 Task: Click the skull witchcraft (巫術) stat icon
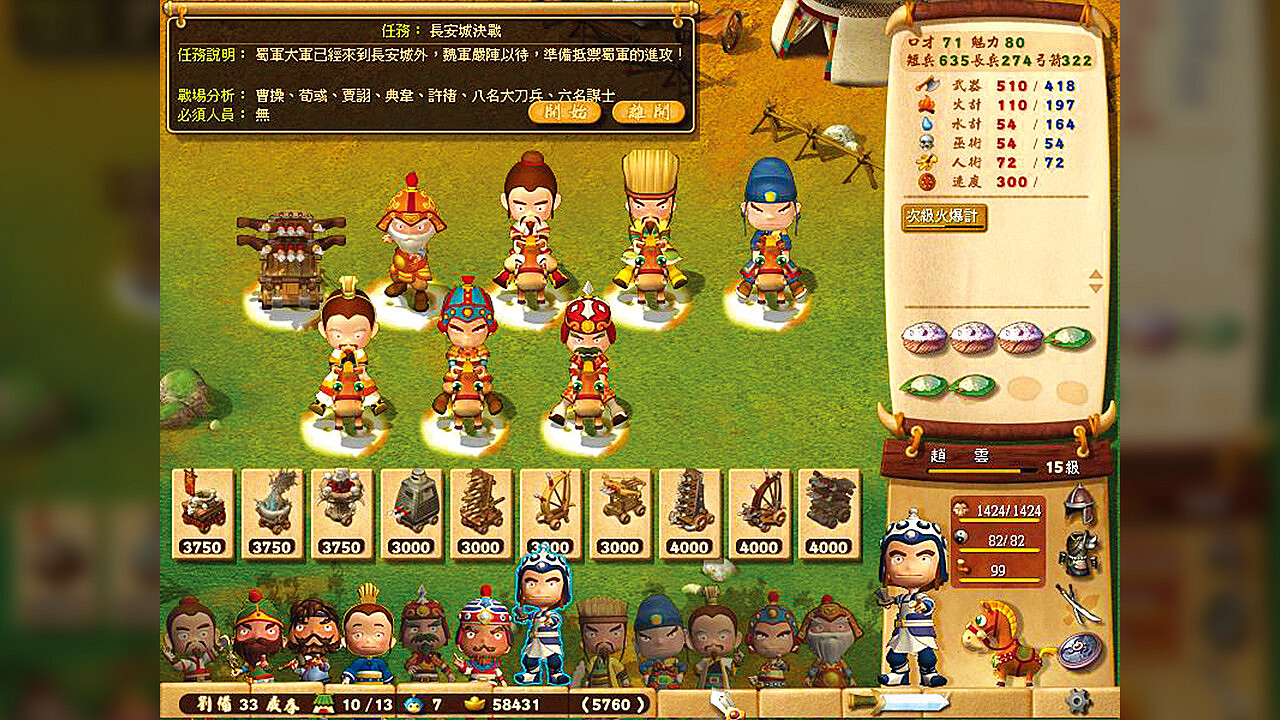[926, 142]
